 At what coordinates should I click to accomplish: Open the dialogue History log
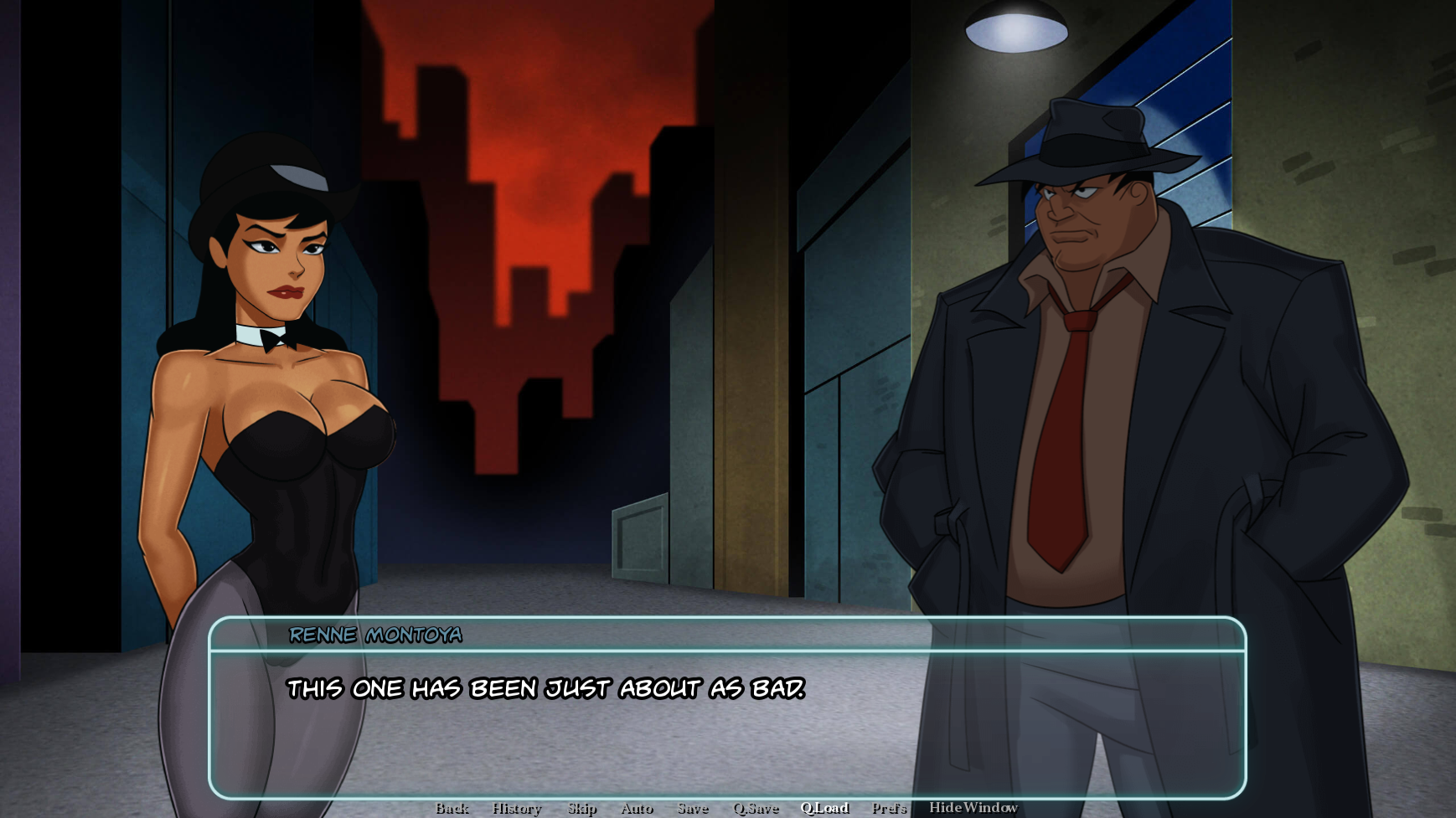[x=517, y=808]
